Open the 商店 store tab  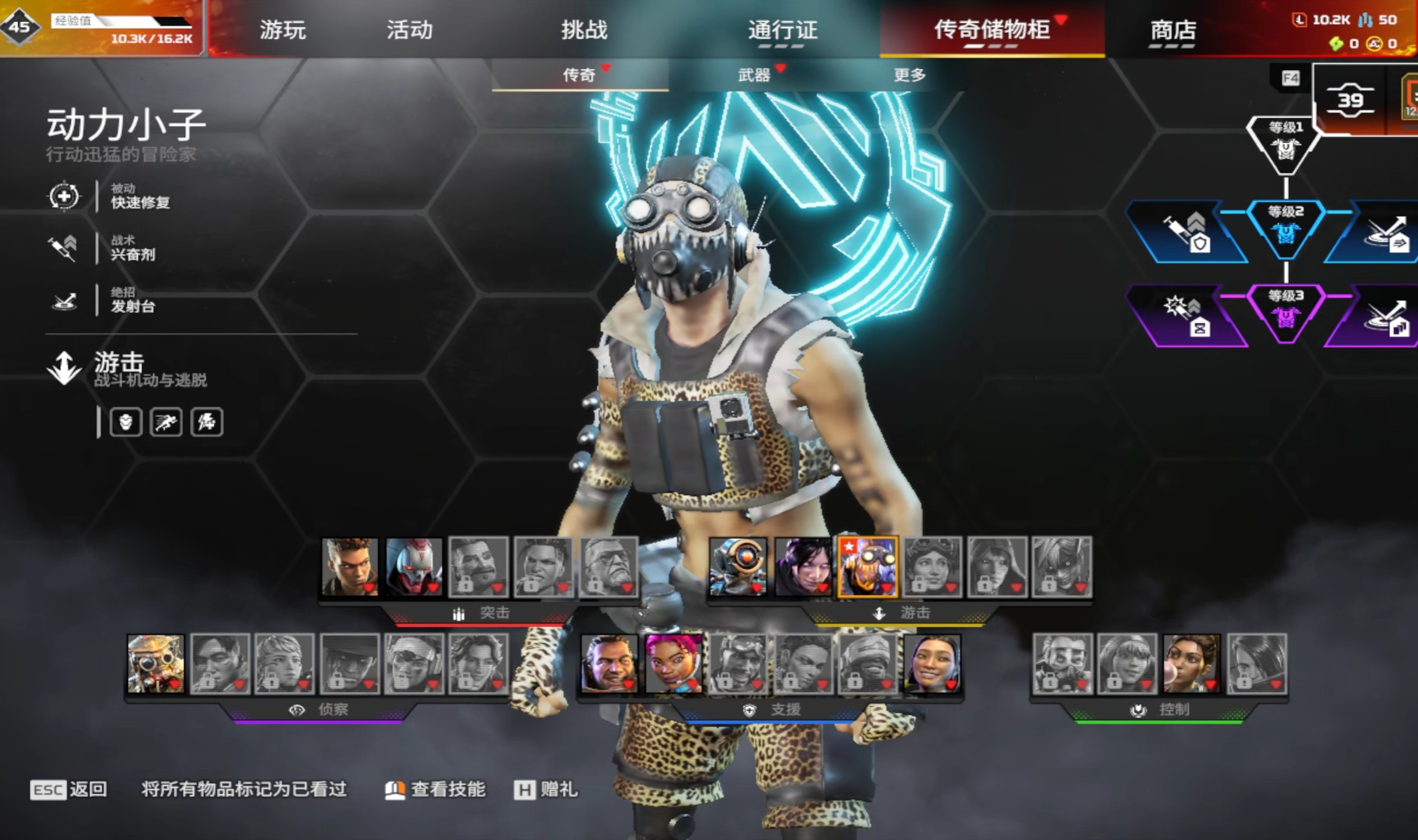[1173, 30]
